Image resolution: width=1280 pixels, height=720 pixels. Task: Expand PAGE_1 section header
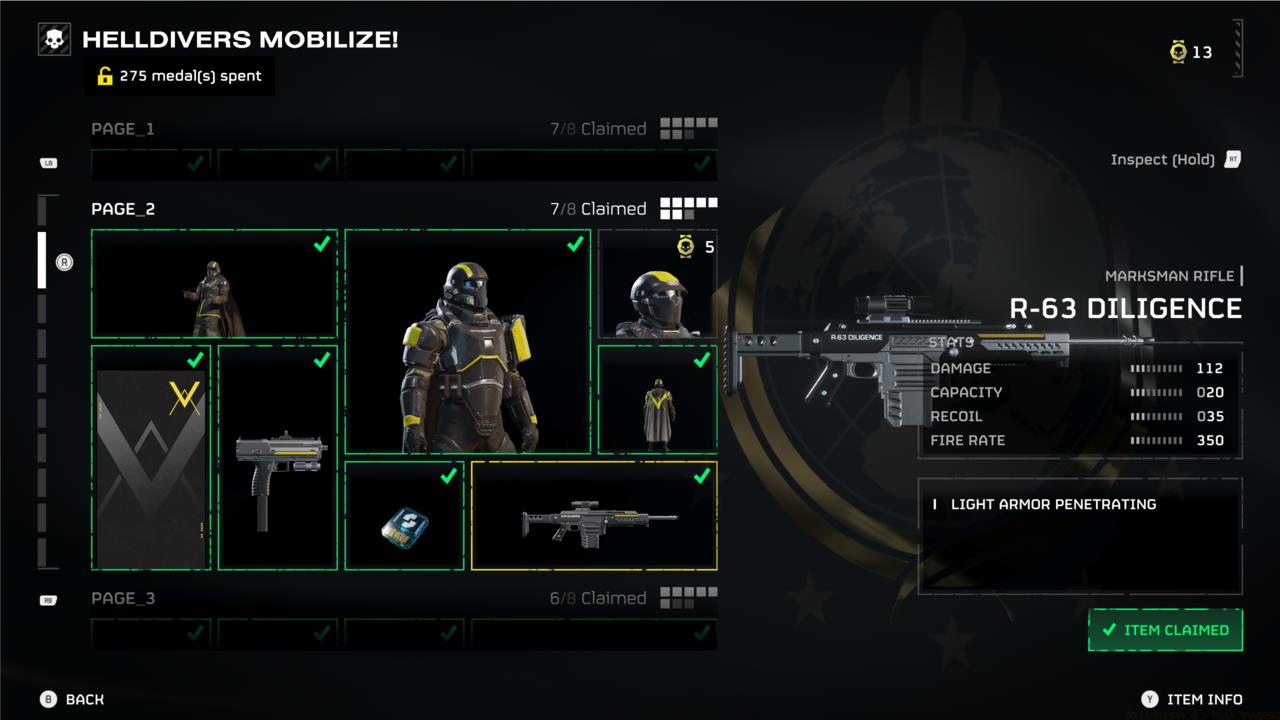[124, 128]
